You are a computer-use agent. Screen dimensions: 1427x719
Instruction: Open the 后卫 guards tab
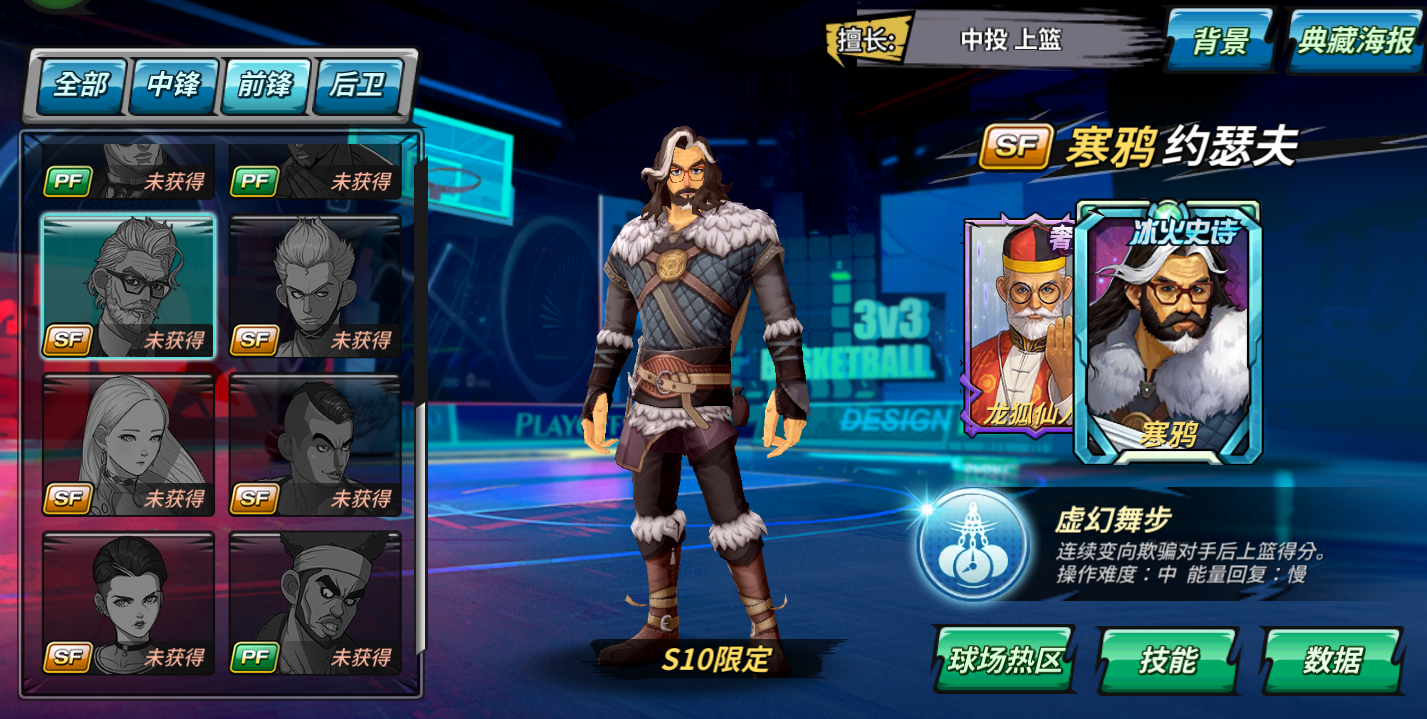(x=357, y=85)
